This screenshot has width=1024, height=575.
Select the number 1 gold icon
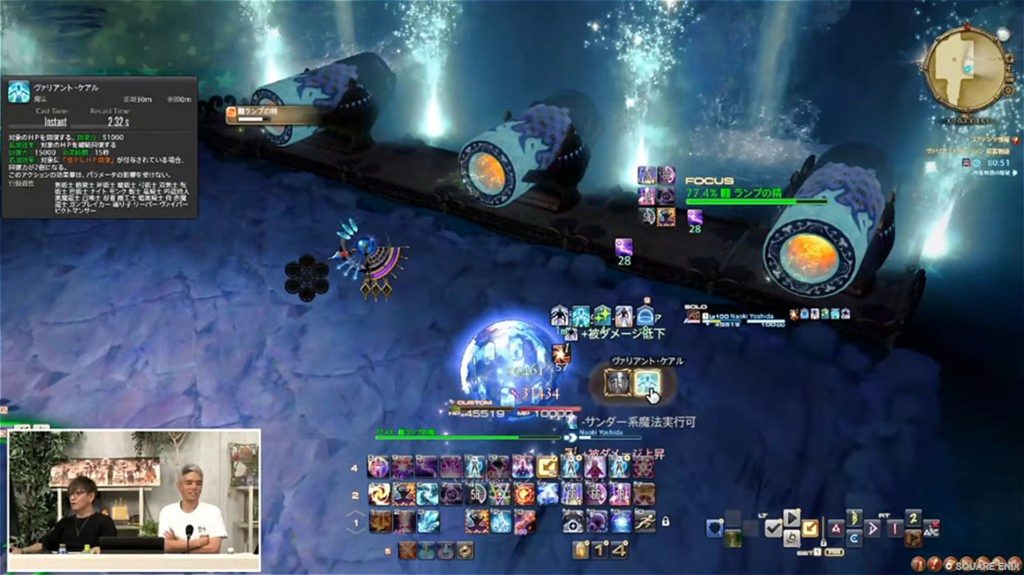(600, 549)
